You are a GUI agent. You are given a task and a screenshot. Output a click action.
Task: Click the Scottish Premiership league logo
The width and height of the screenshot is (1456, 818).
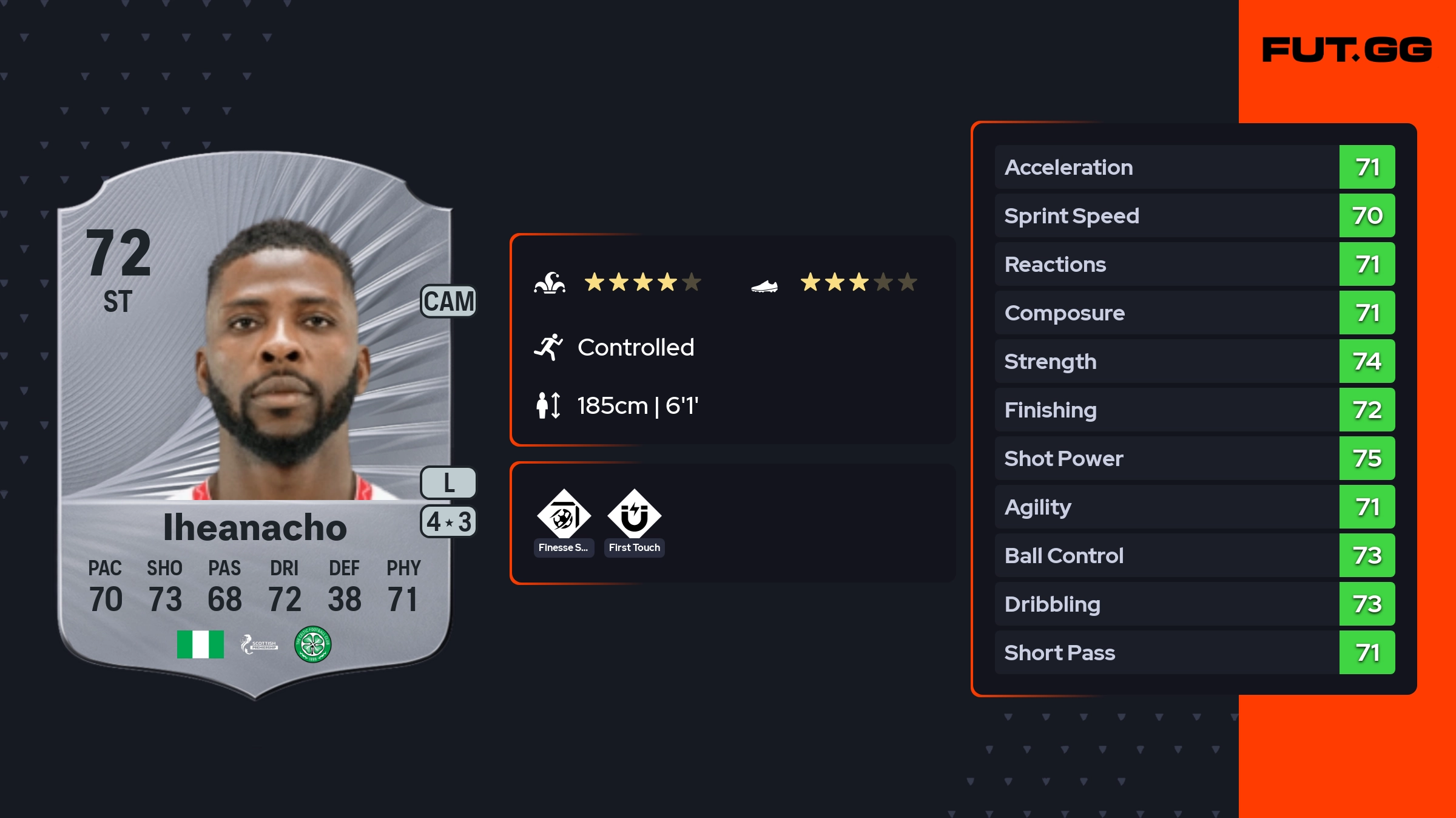tap(259, 644)
